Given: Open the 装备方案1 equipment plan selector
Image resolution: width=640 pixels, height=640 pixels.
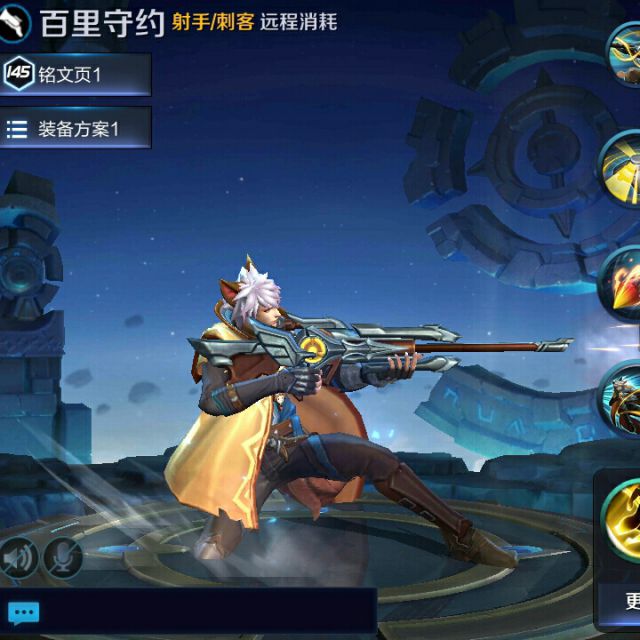Looking at the screenshot, I should pyautogui.click(x=75, y=128).
